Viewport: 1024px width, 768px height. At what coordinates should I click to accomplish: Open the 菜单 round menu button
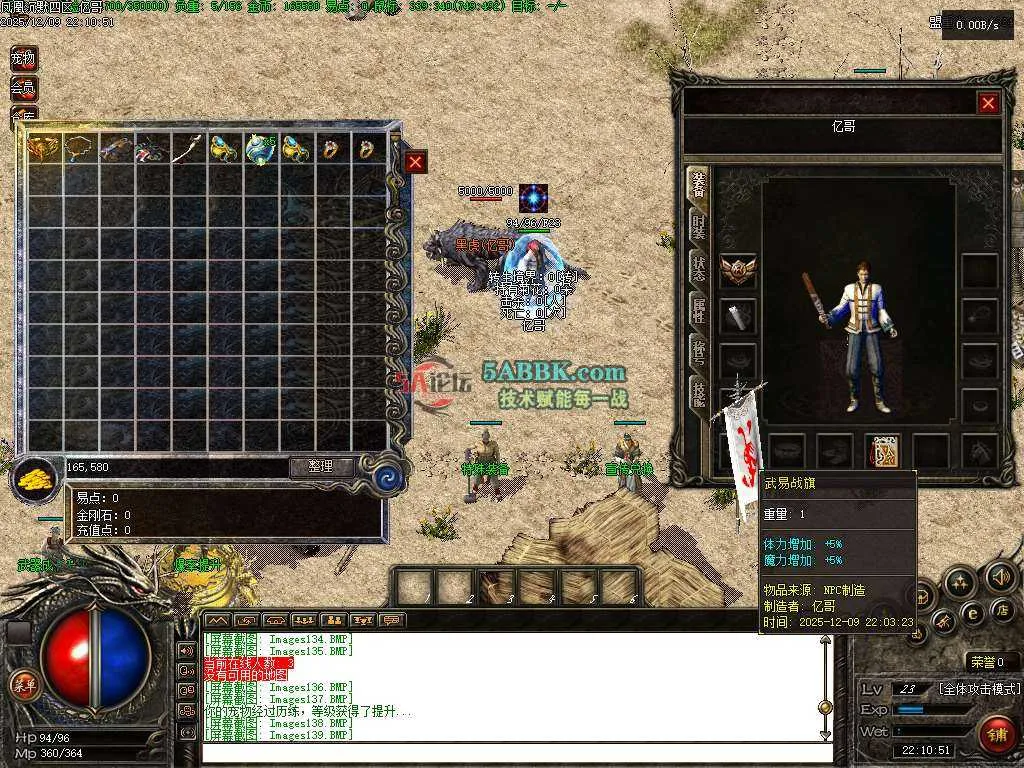pyautogui.click(x=23, y=685)
